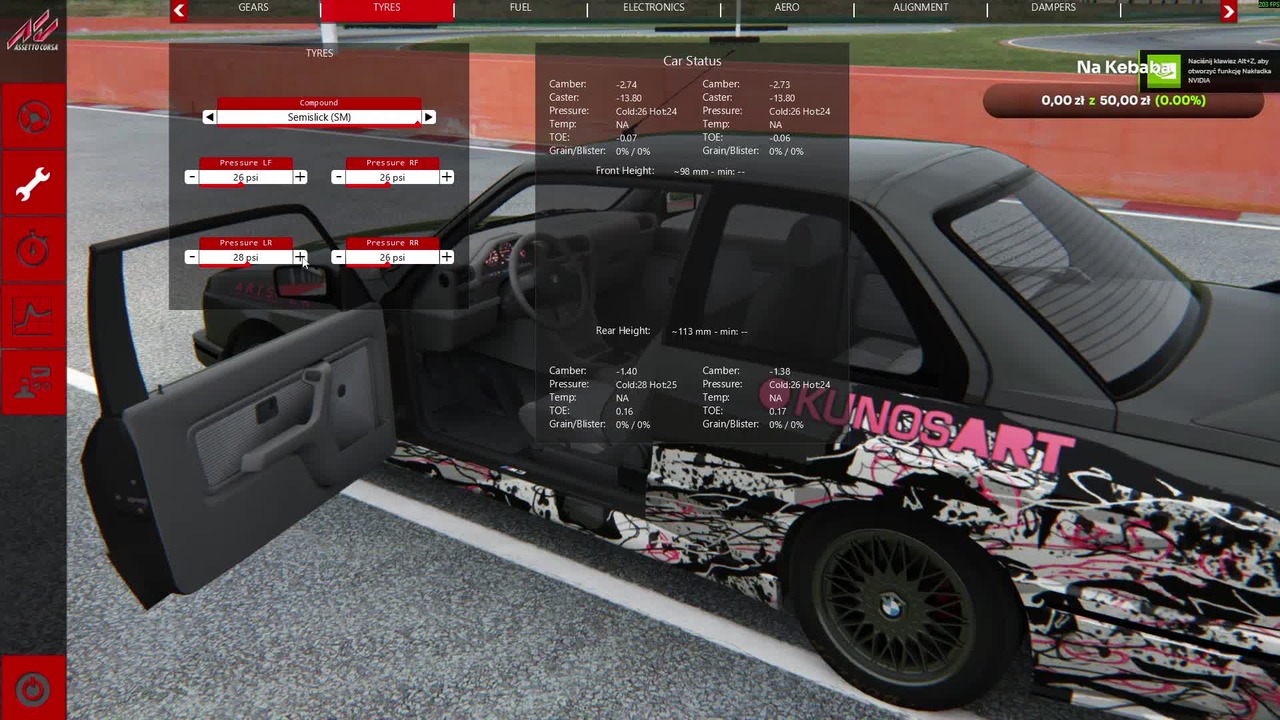Raise Pressure RF with the plus button
The image size is (1280, 720).
(x=446, y=177)
